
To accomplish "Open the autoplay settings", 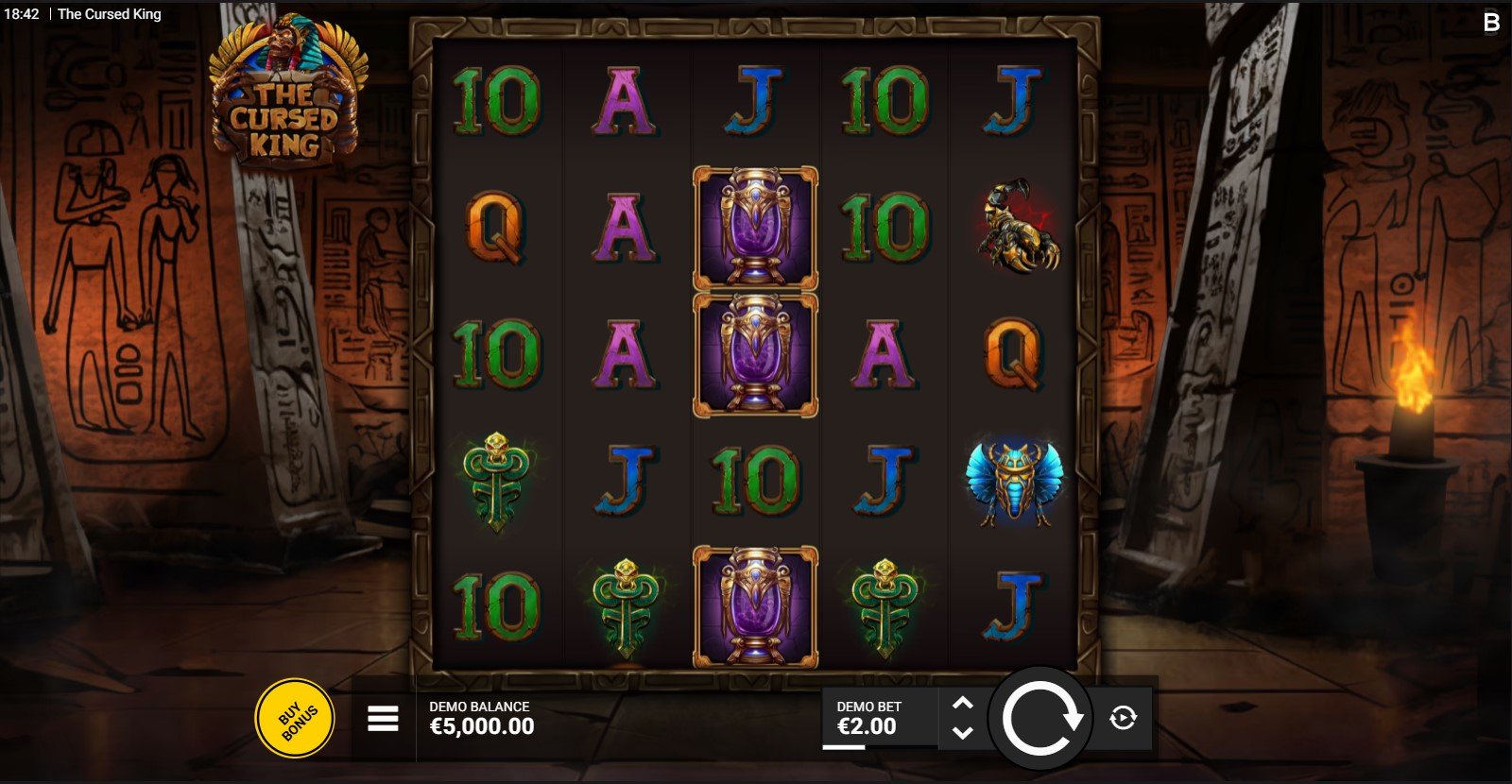I will point(1123,719).
